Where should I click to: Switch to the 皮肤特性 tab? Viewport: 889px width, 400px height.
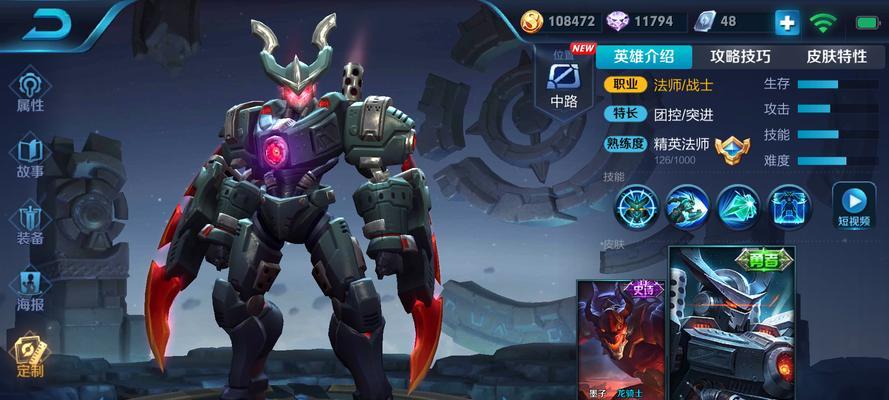(836, 56)
